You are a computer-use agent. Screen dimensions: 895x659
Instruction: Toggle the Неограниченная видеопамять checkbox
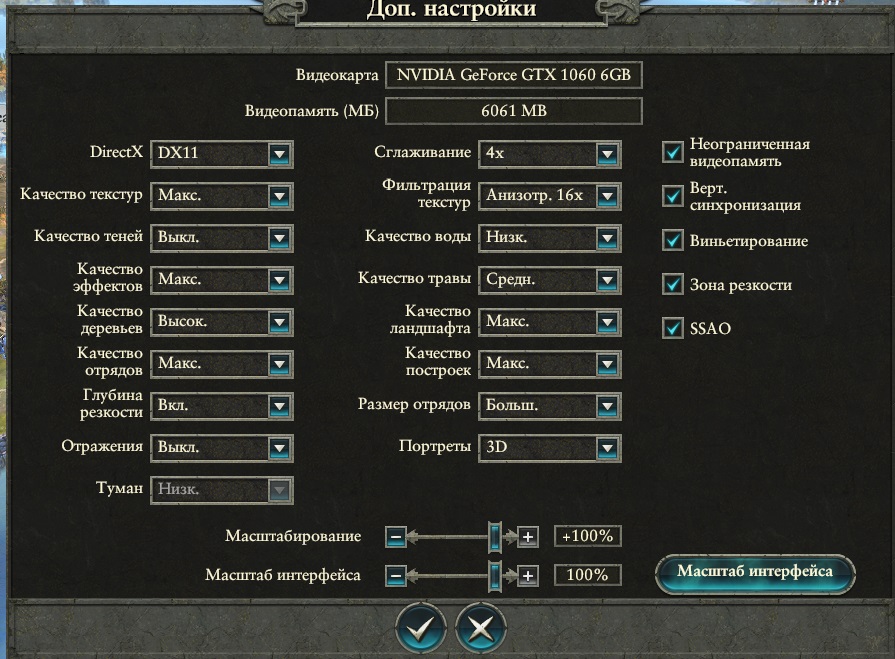(672, 152)
